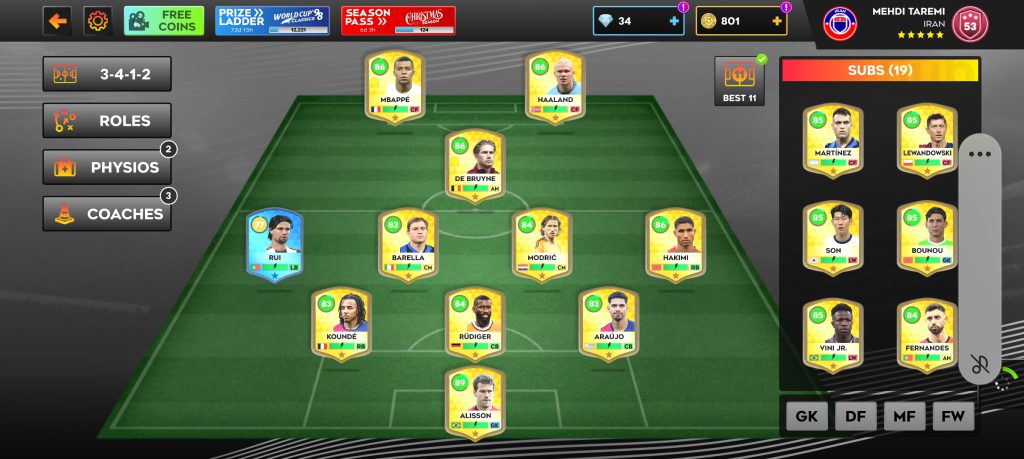Open the Coaches menu
Image resolution: width=1024 pixels, height=459 pixels.
click(x=107, y=213)
